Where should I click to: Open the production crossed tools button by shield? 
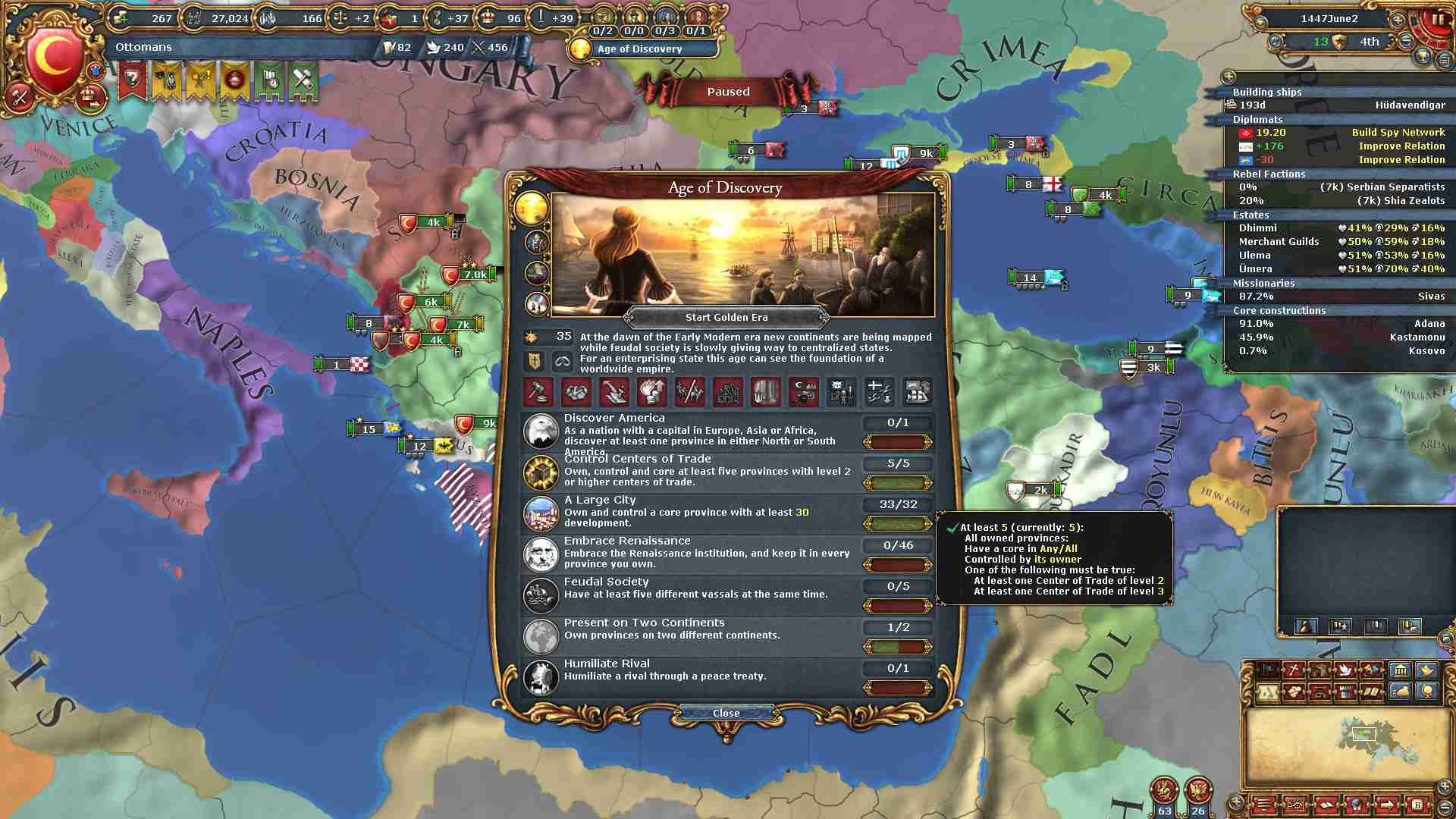[19, 96]
